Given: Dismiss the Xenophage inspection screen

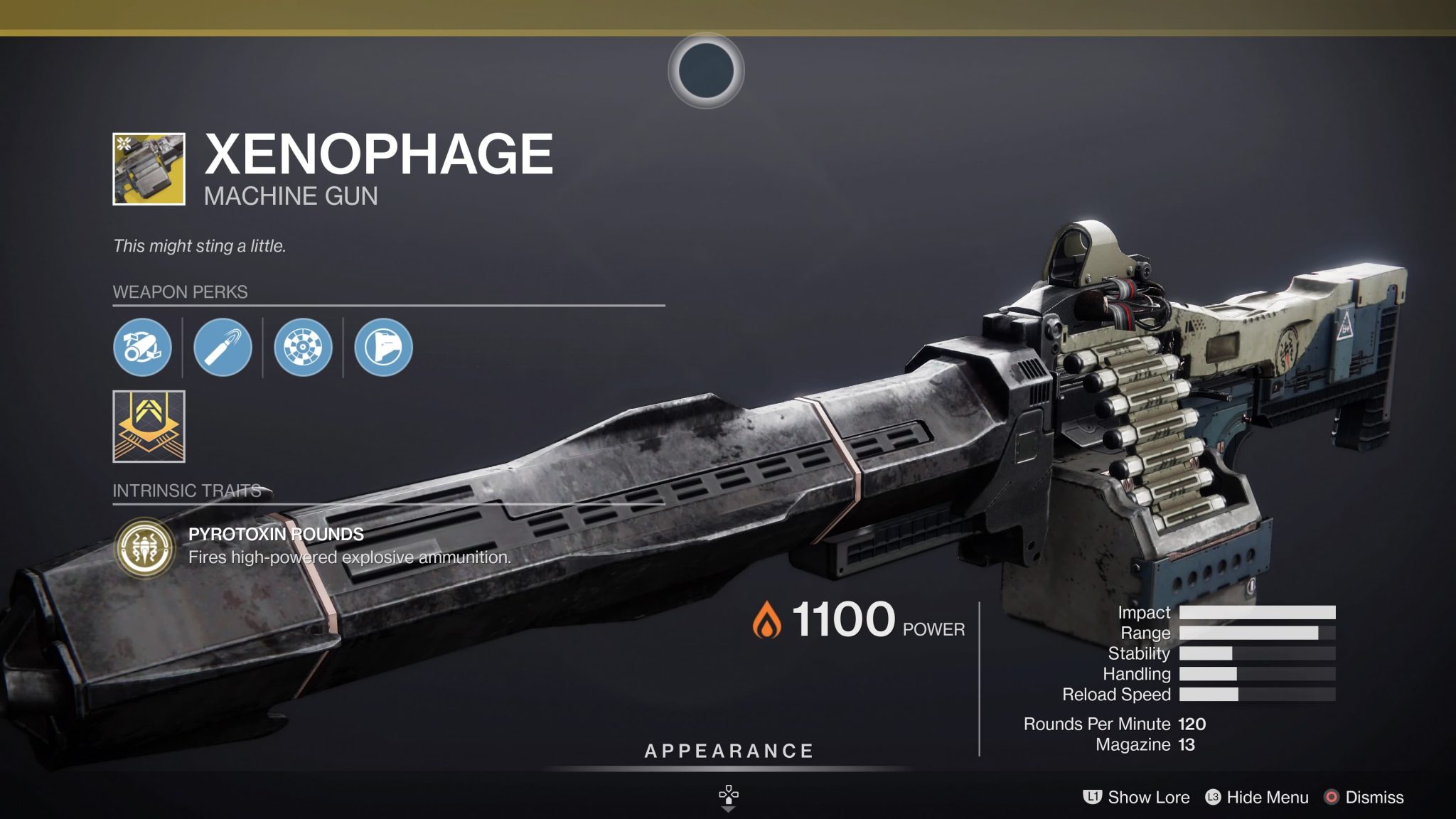Looking at the screenshot, I should (1364, 798).
